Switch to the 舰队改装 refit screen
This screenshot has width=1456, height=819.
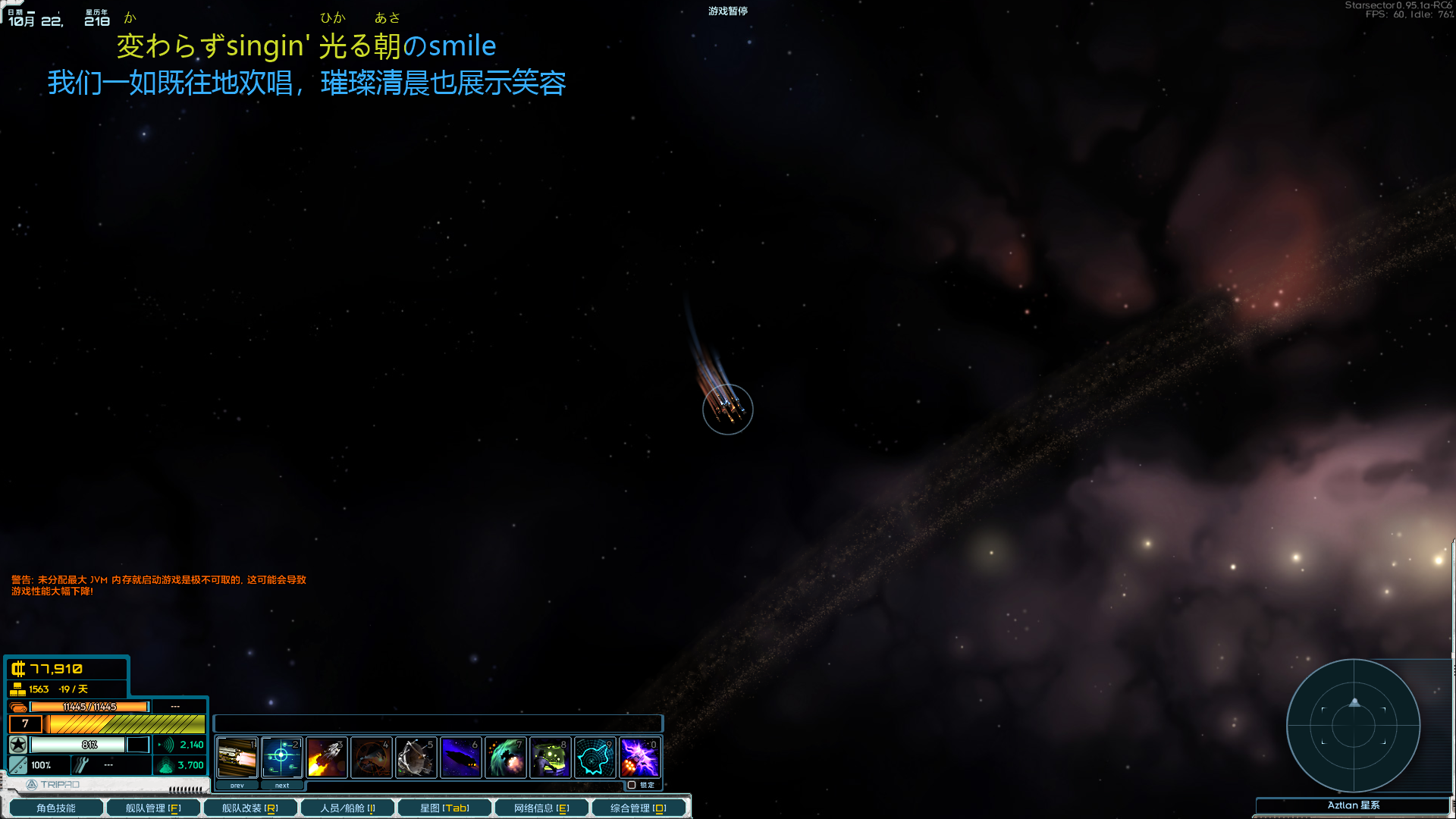249,808
